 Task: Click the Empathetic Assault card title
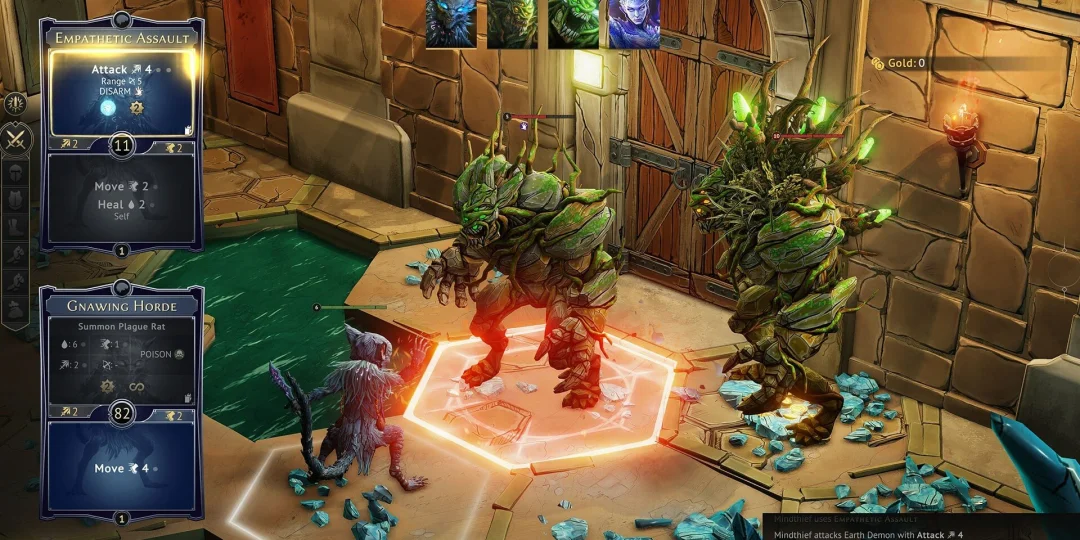[121, 38]
